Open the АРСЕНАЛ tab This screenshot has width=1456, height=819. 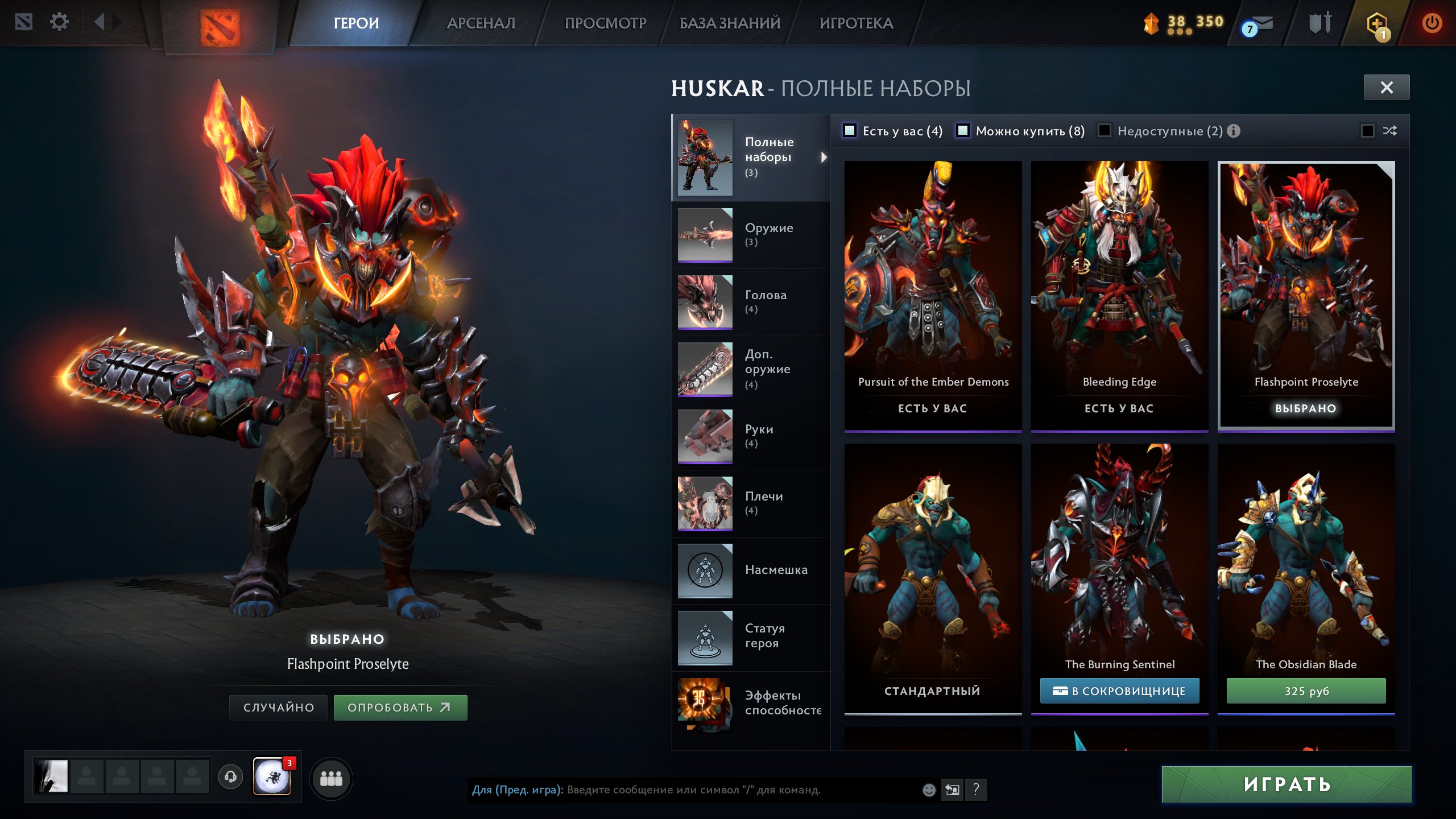(481, 23)
